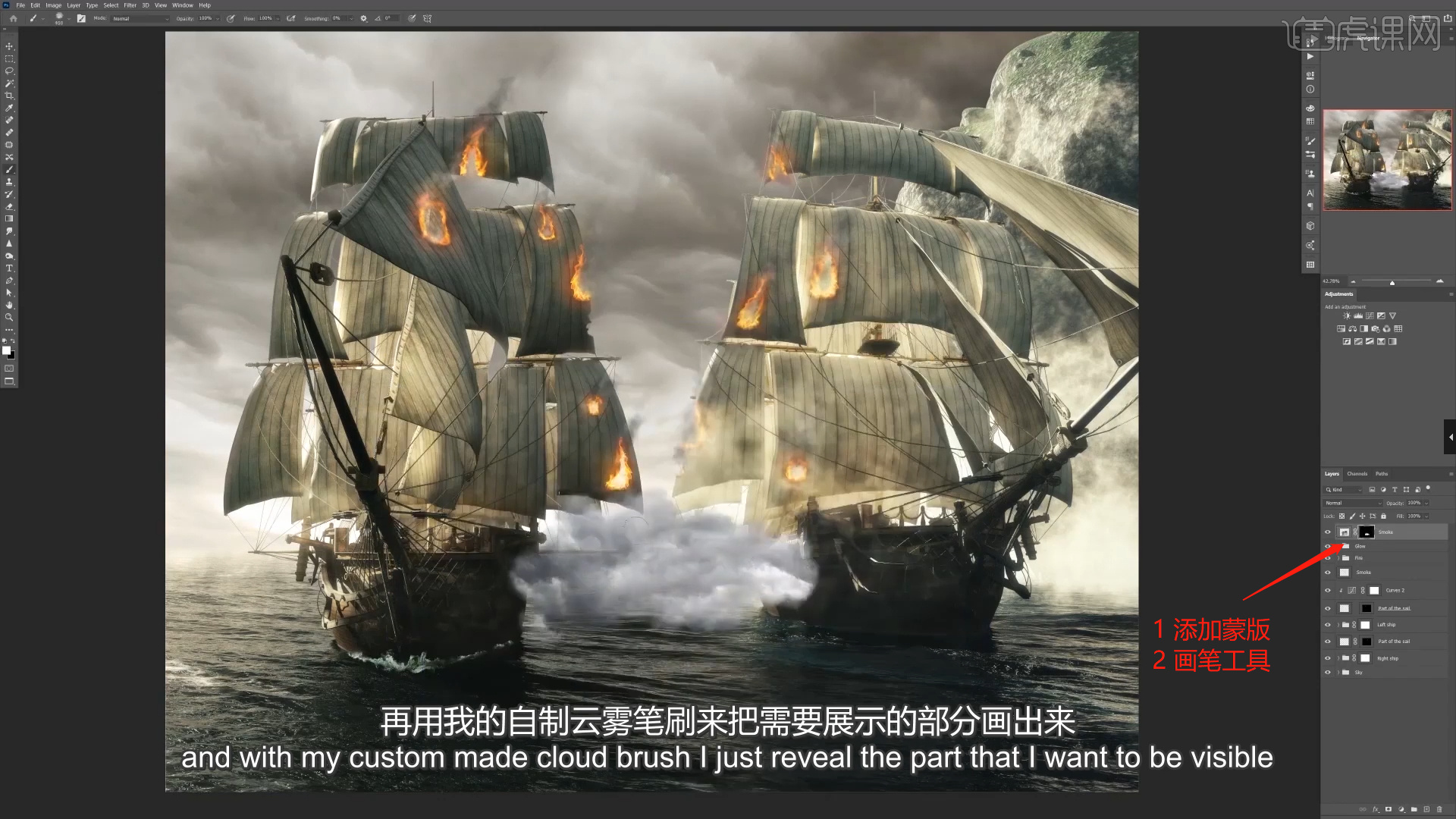Expand the Fire layer group
1456x819 pixels.
point(1338,558)
